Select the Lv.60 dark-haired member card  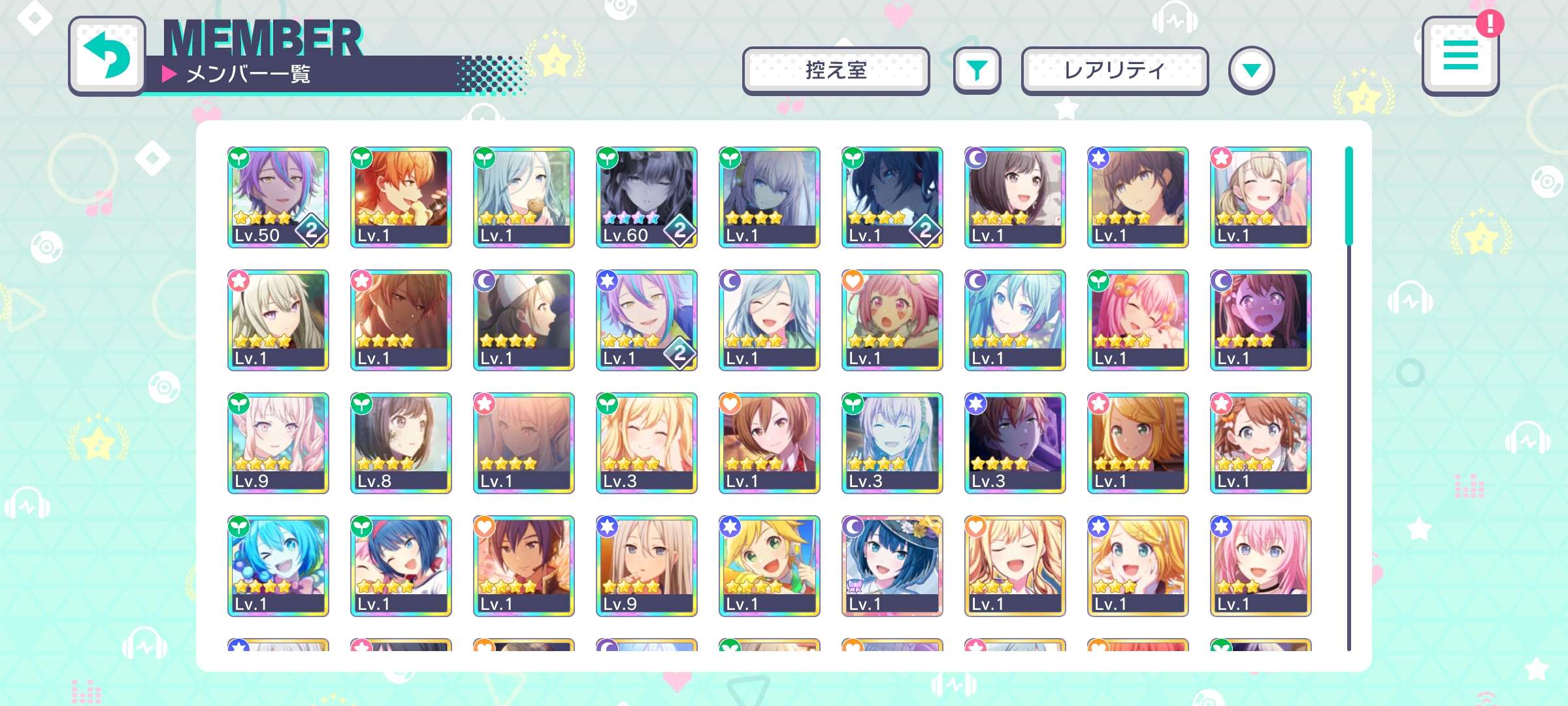(647, 197)
